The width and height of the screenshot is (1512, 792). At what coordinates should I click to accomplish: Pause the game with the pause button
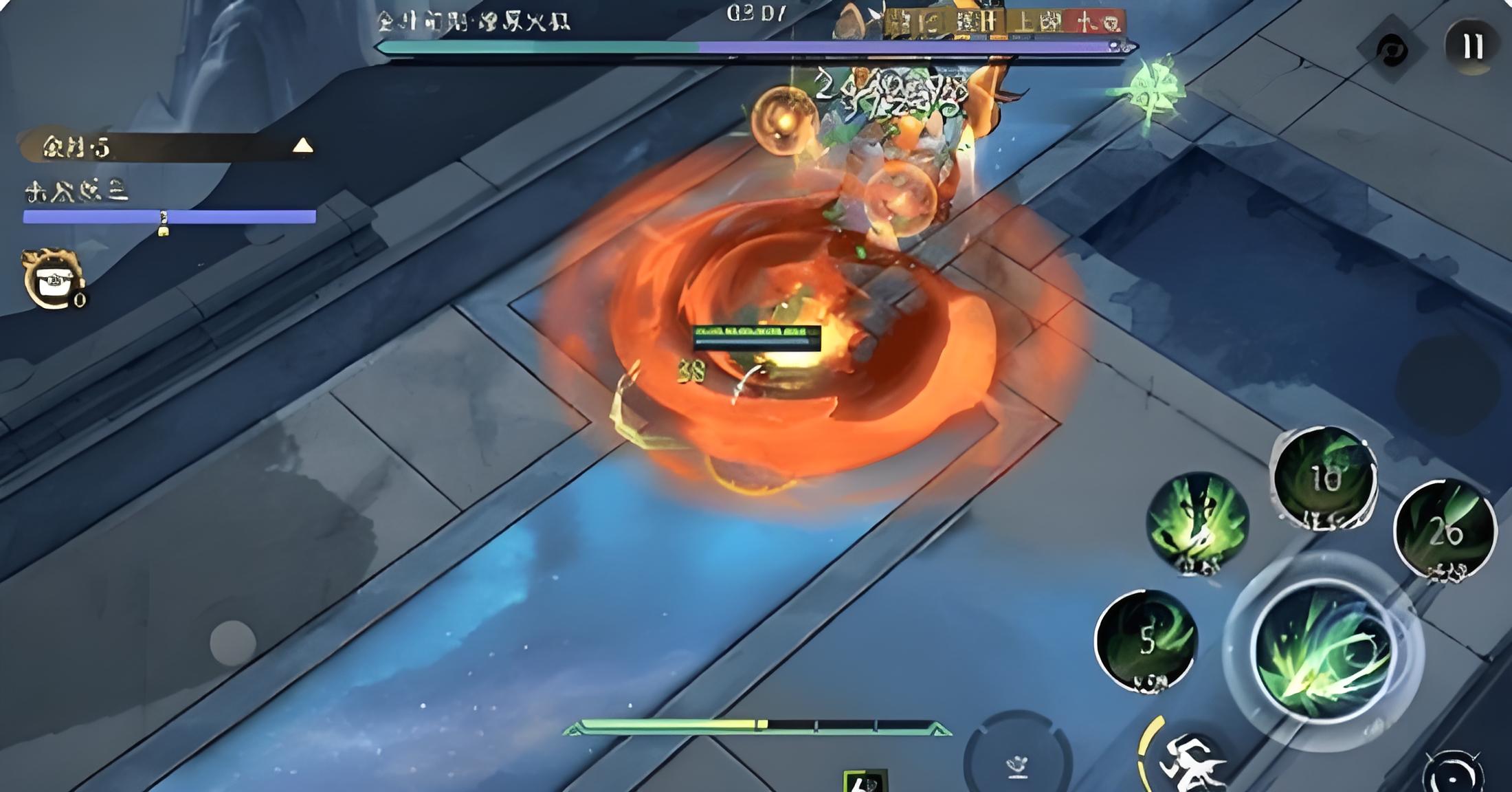[x=1472, y=47]
